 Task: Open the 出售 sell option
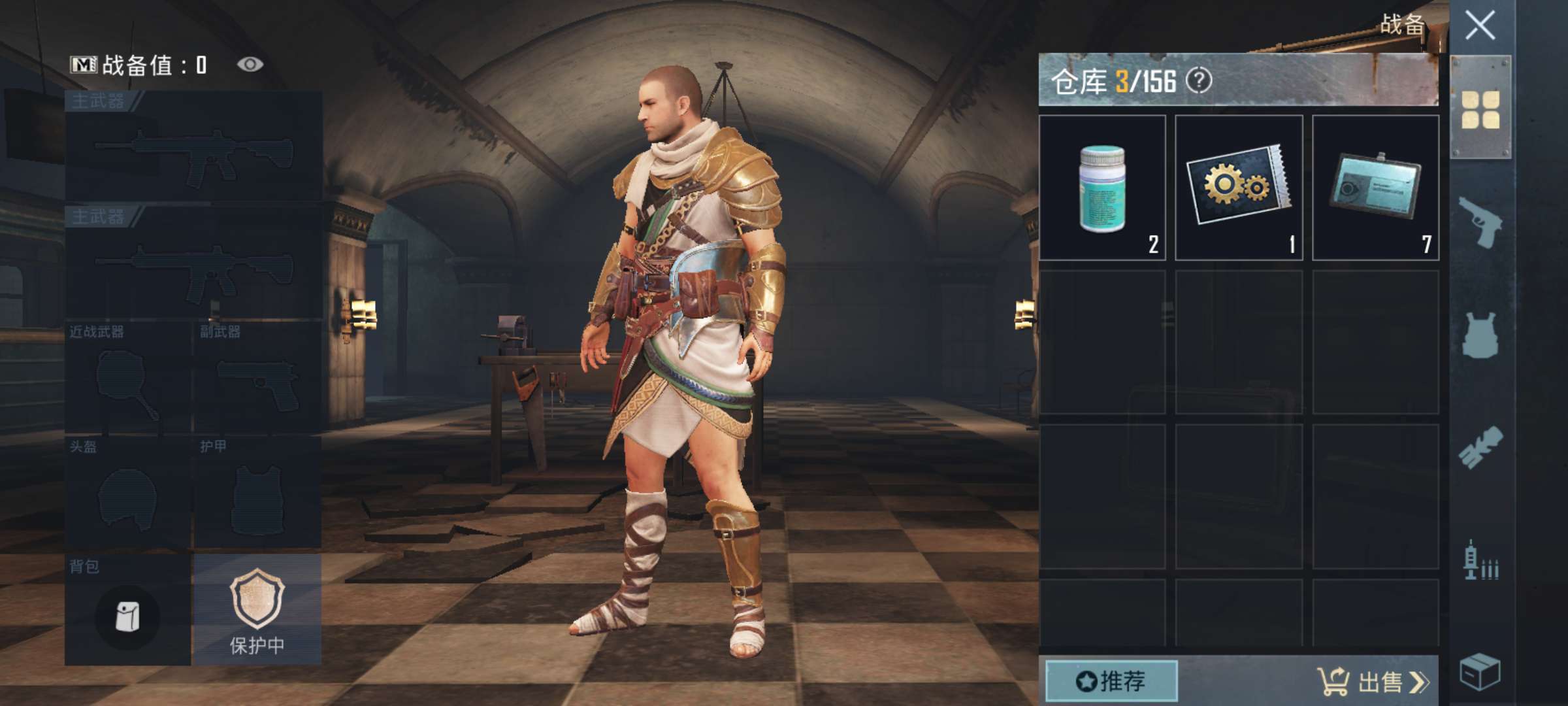click(x=1373, y=681)
